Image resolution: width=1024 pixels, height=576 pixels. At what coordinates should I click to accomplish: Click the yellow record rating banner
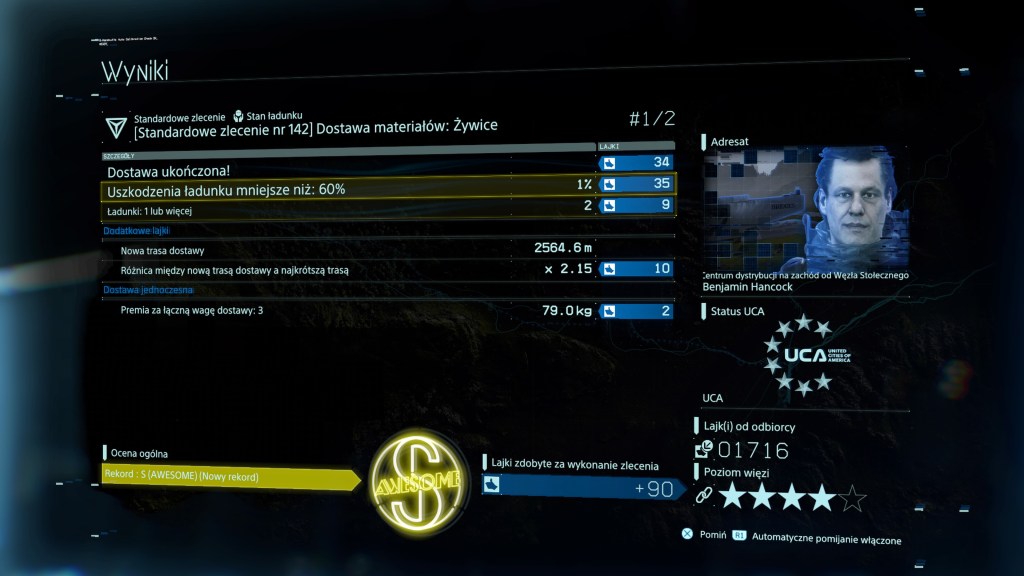230,477
